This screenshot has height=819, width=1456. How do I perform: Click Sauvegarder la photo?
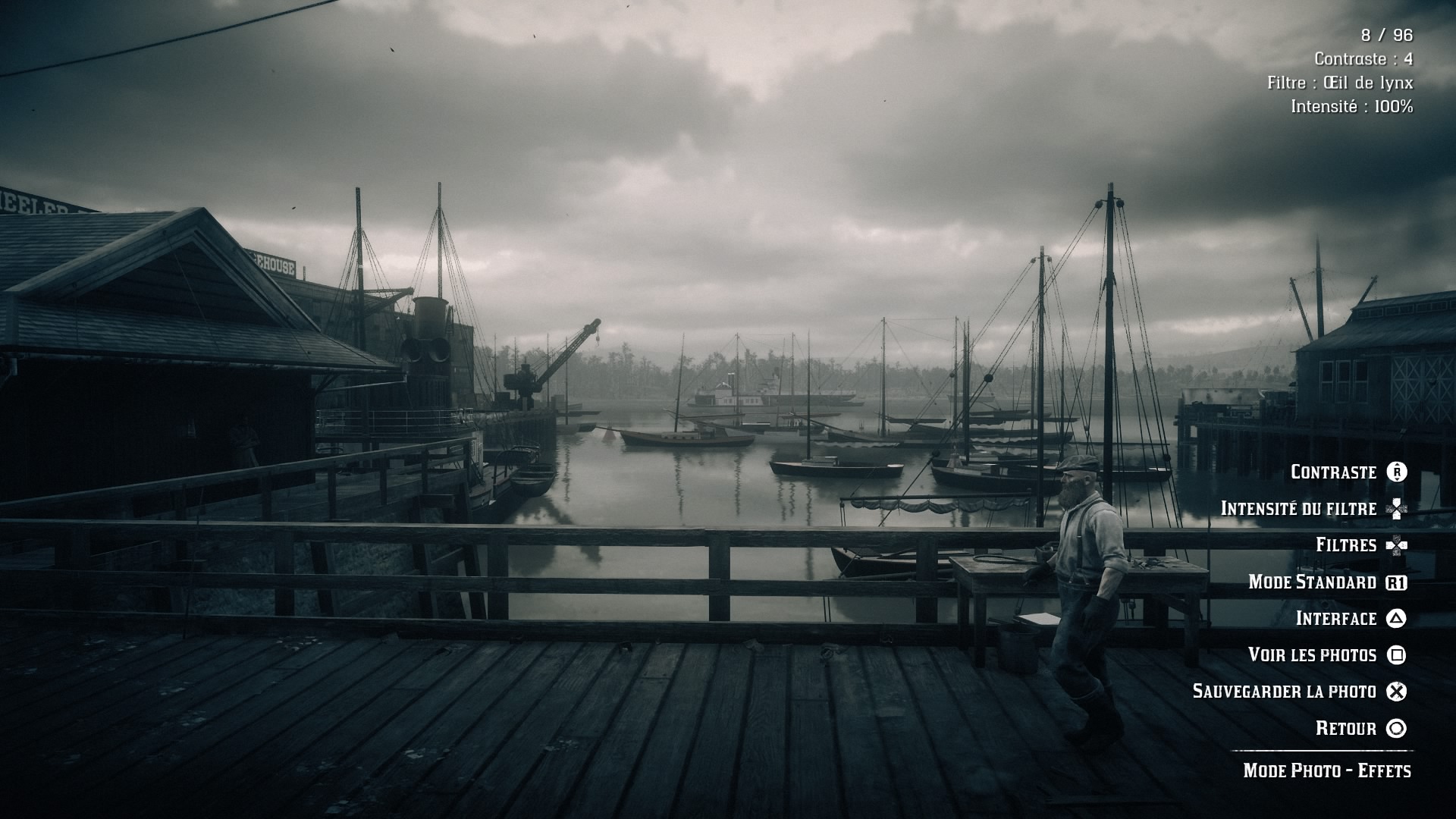pyautogui.click(x=1284, y=692)
